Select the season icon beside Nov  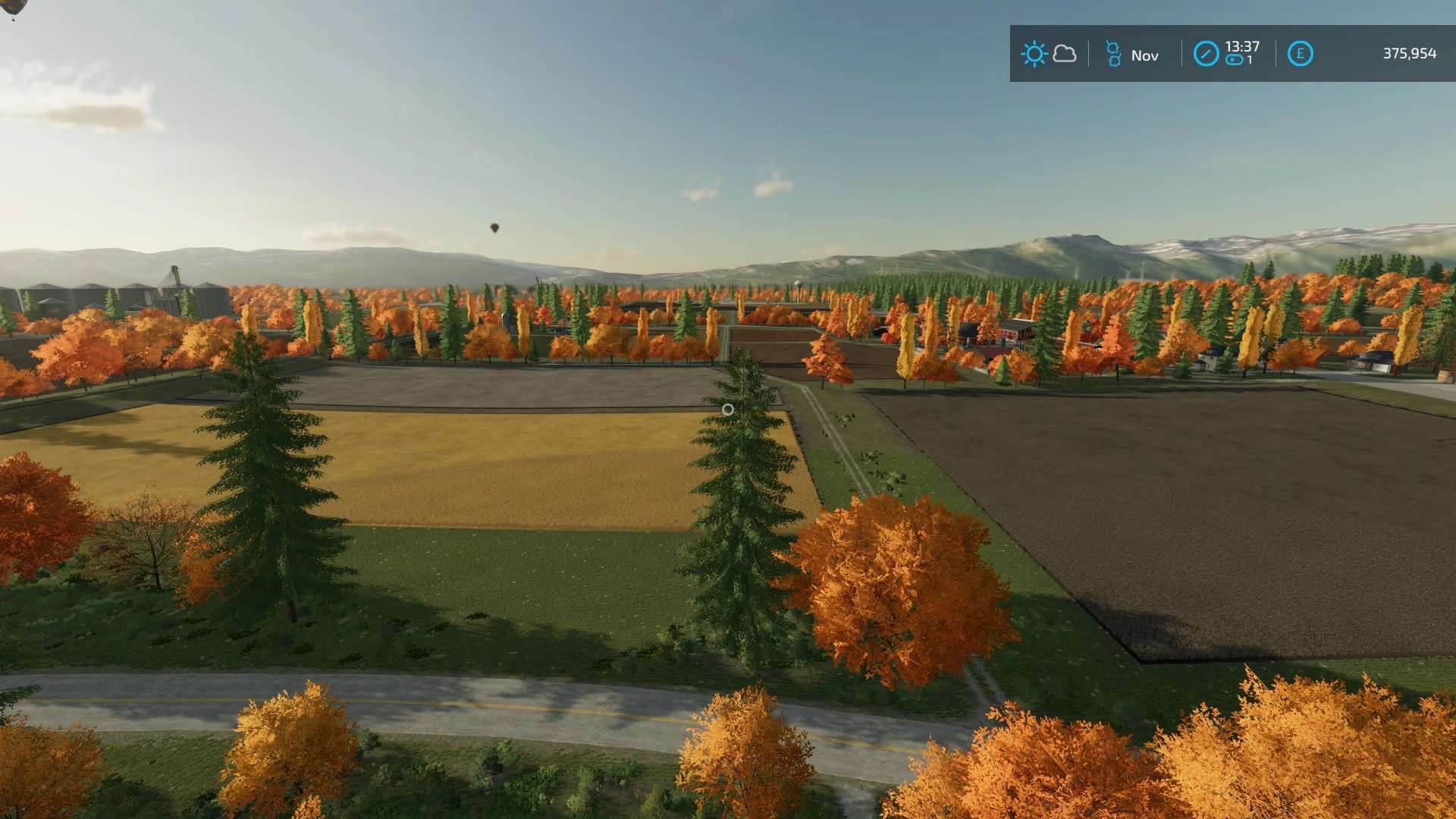pos(1112,55)
